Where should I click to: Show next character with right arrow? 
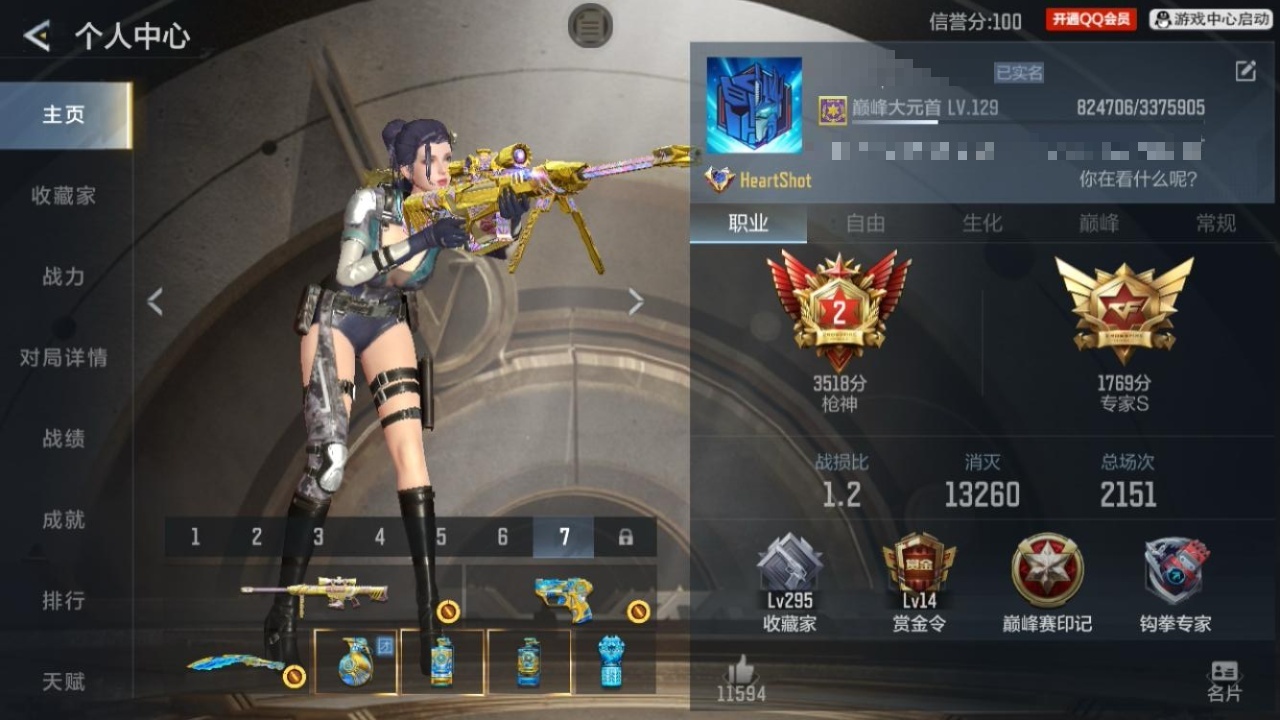pyautogui.click(x=635, y=302)
